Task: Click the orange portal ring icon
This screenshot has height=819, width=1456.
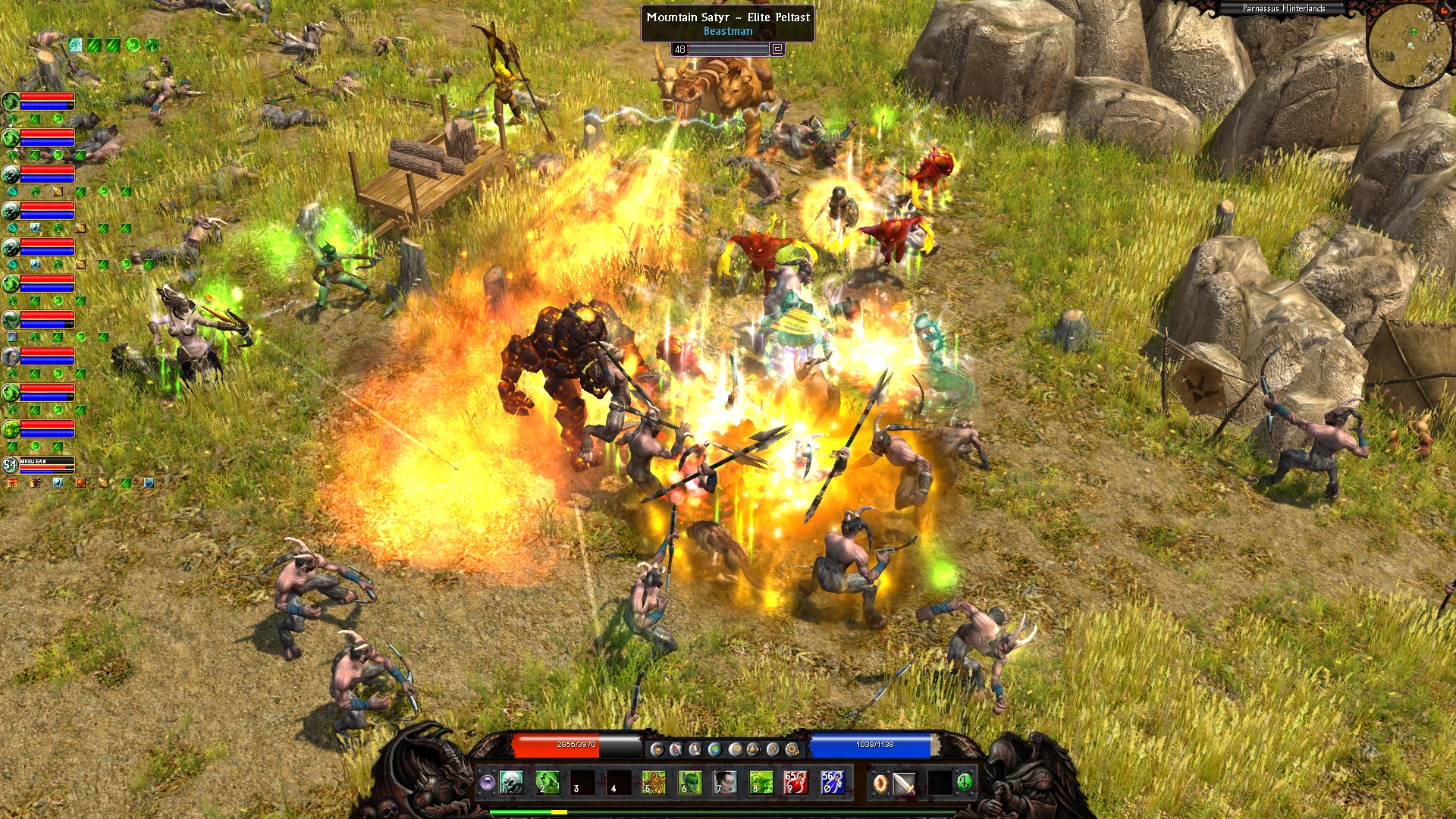Action: [880, 783]
